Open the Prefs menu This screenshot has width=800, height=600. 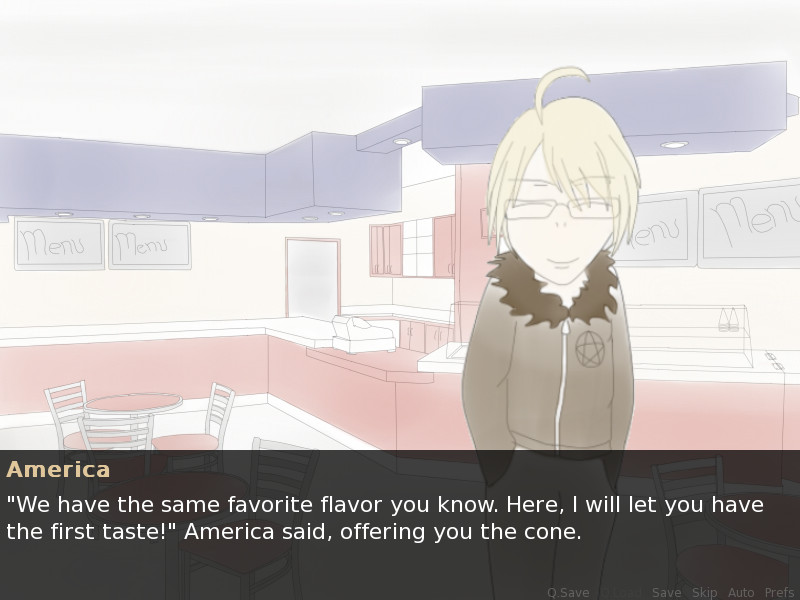coord(779,593)
